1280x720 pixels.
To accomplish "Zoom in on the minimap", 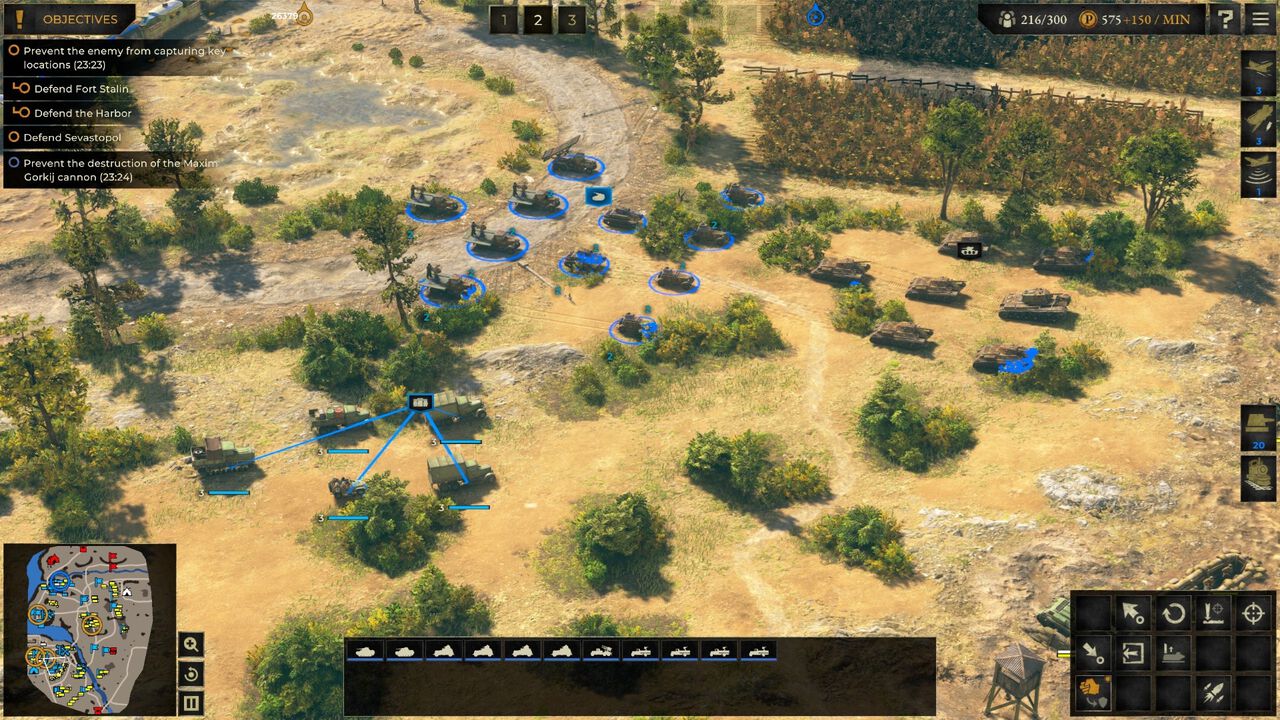I will pyautogui.click(x=190, y=646).
